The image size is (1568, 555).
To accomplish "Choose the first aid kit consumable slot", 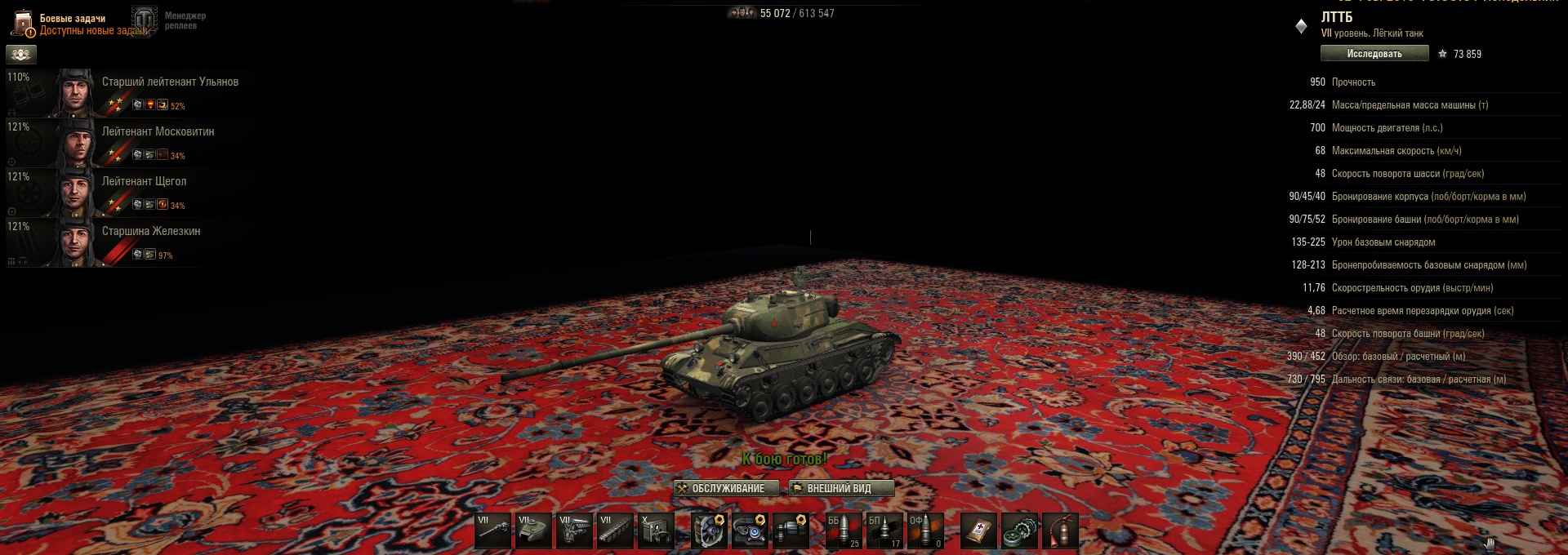I will [x=978, y=531].
